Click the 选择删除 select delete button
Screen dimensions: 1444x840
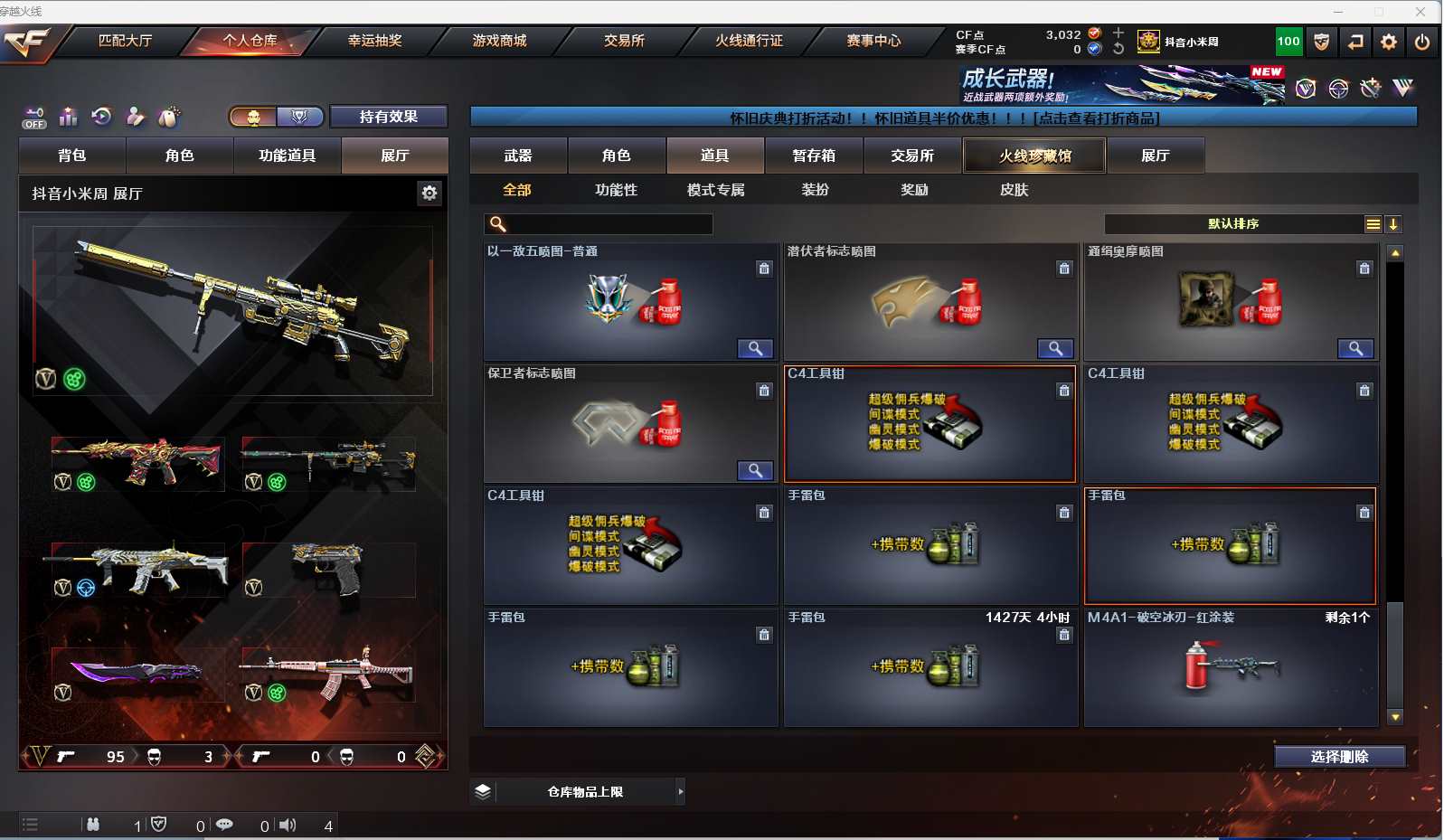point(1339,757)
